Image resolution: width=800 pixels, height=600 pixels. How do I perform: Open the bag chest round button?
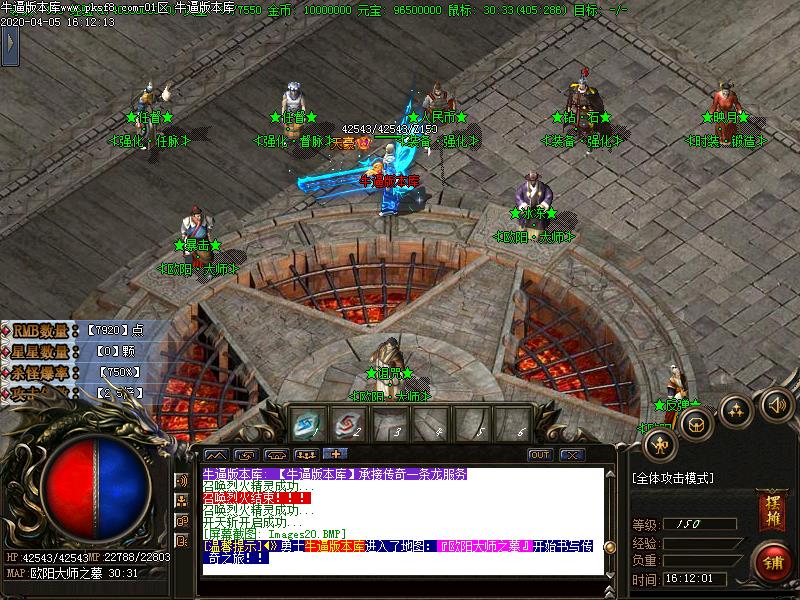697,422
